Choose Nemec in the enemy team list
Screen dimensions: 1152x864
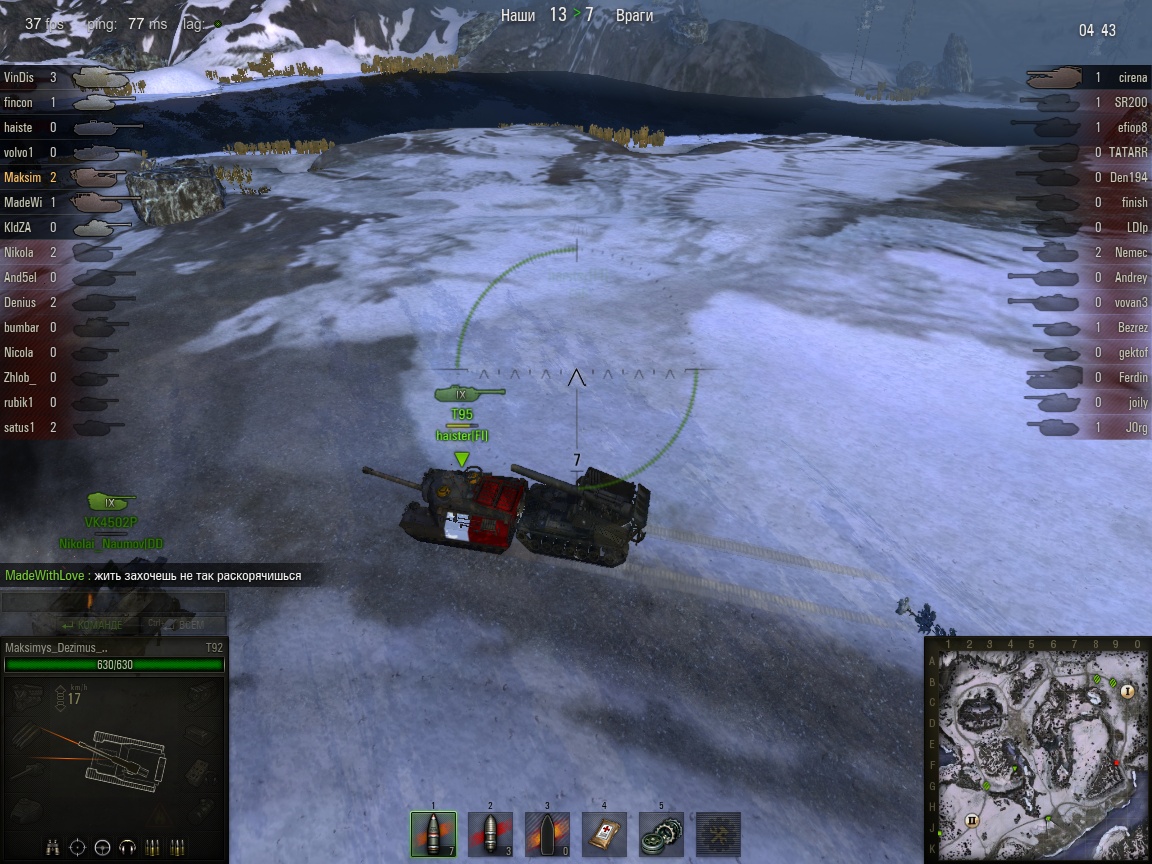coord(1131,253)
